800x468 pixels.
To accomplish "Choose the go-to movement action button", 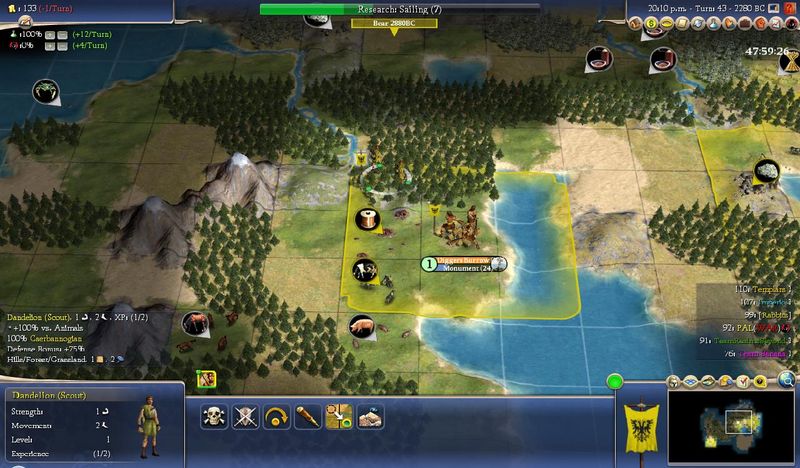I will coord(338,415).
